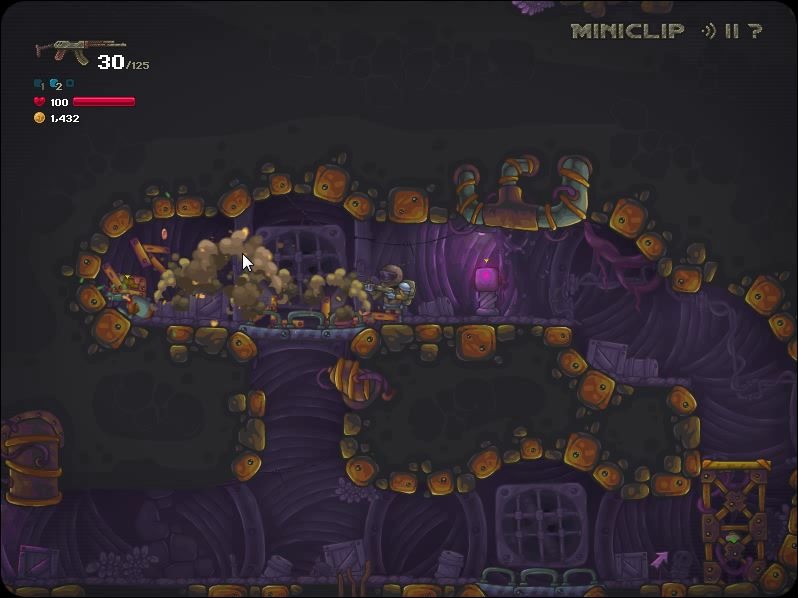The image size is (798, 598).
Task: Open help via the question mark
Action: click(x=755, y=31)
